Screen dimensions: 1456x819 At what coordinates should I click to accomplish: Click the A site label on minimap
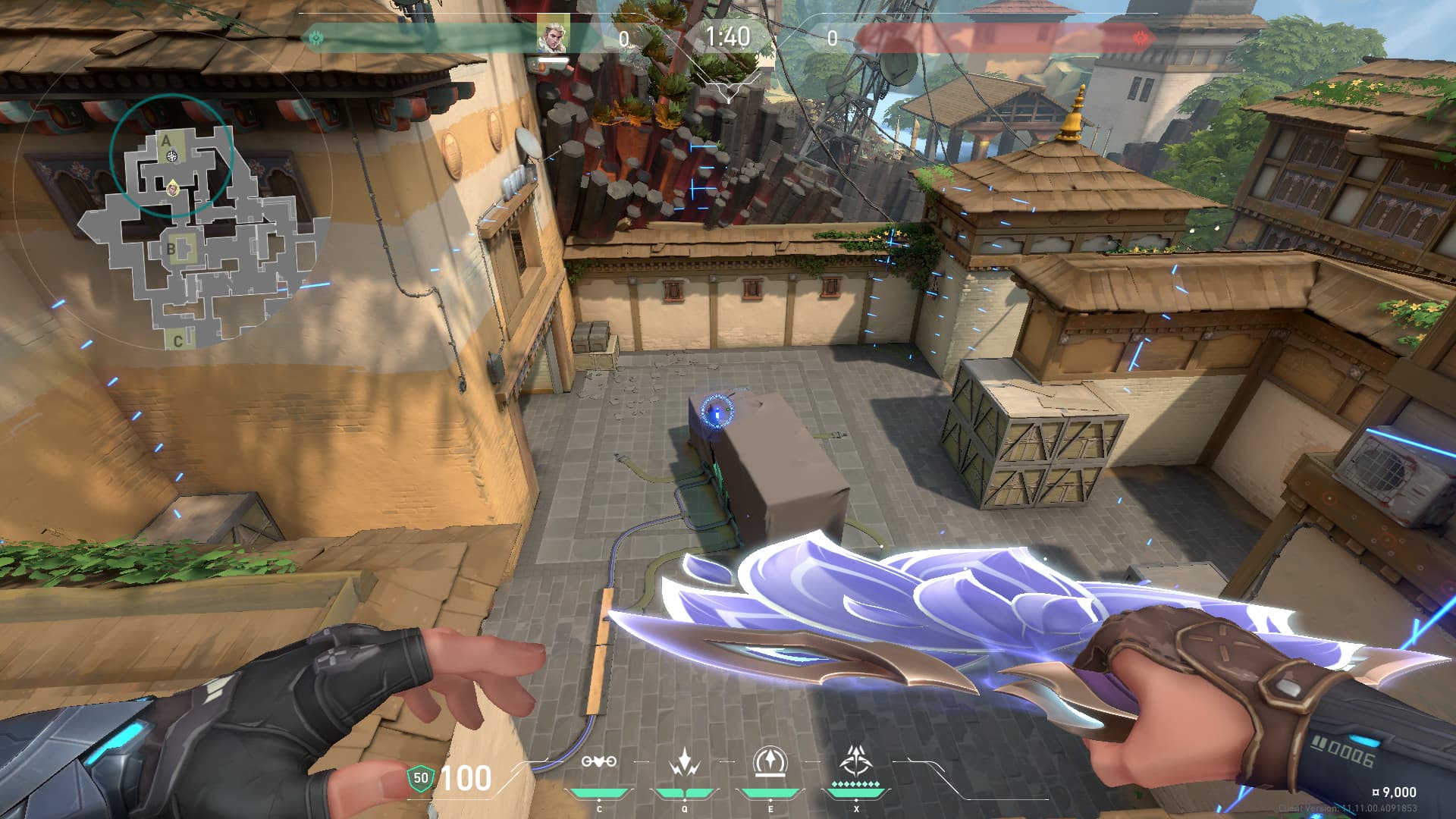[166, 140]
